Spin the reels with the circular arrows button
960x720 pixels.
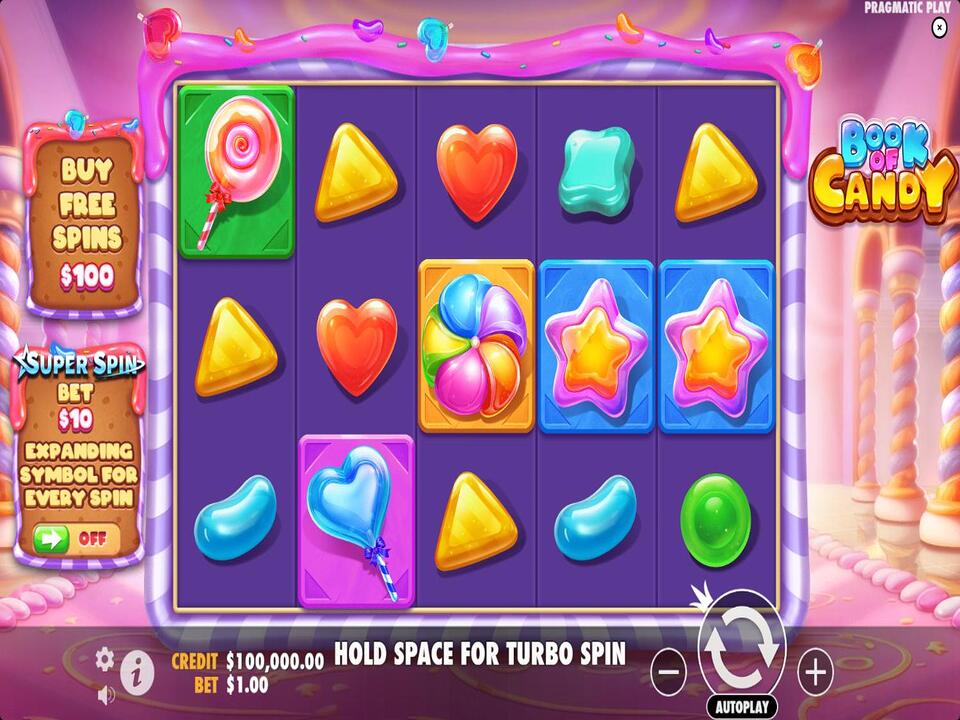click(741, 648)
